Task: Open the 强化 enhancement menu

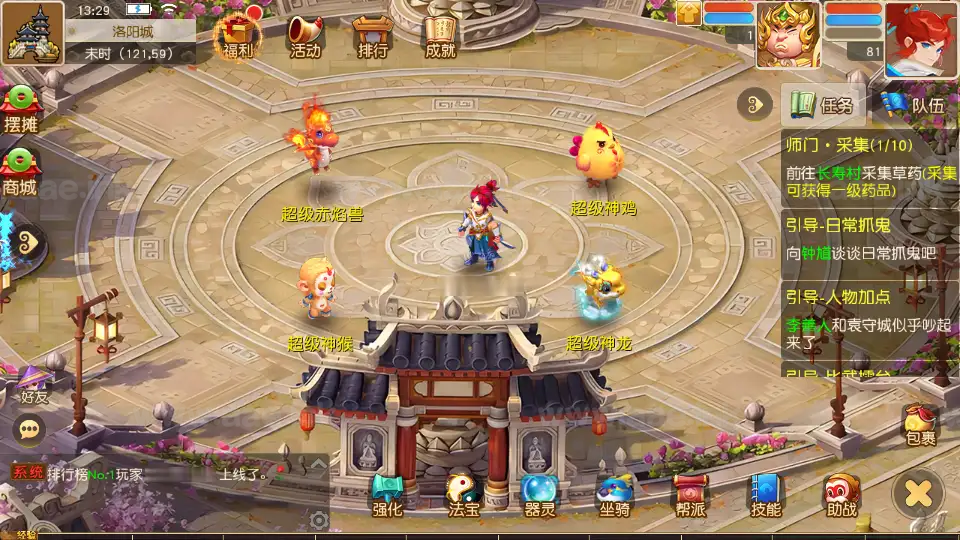Action: [387, 494]
